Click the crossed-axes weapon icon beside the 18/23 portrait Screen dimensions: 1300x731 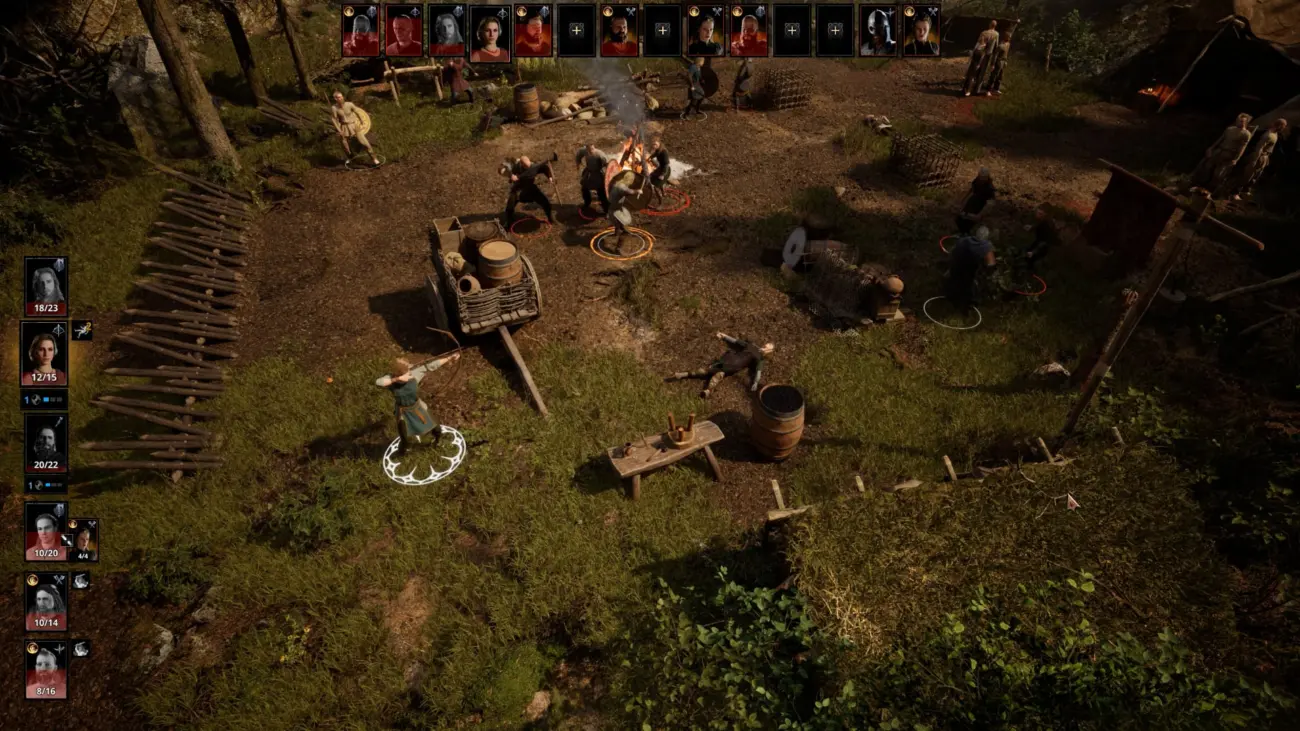58,265
